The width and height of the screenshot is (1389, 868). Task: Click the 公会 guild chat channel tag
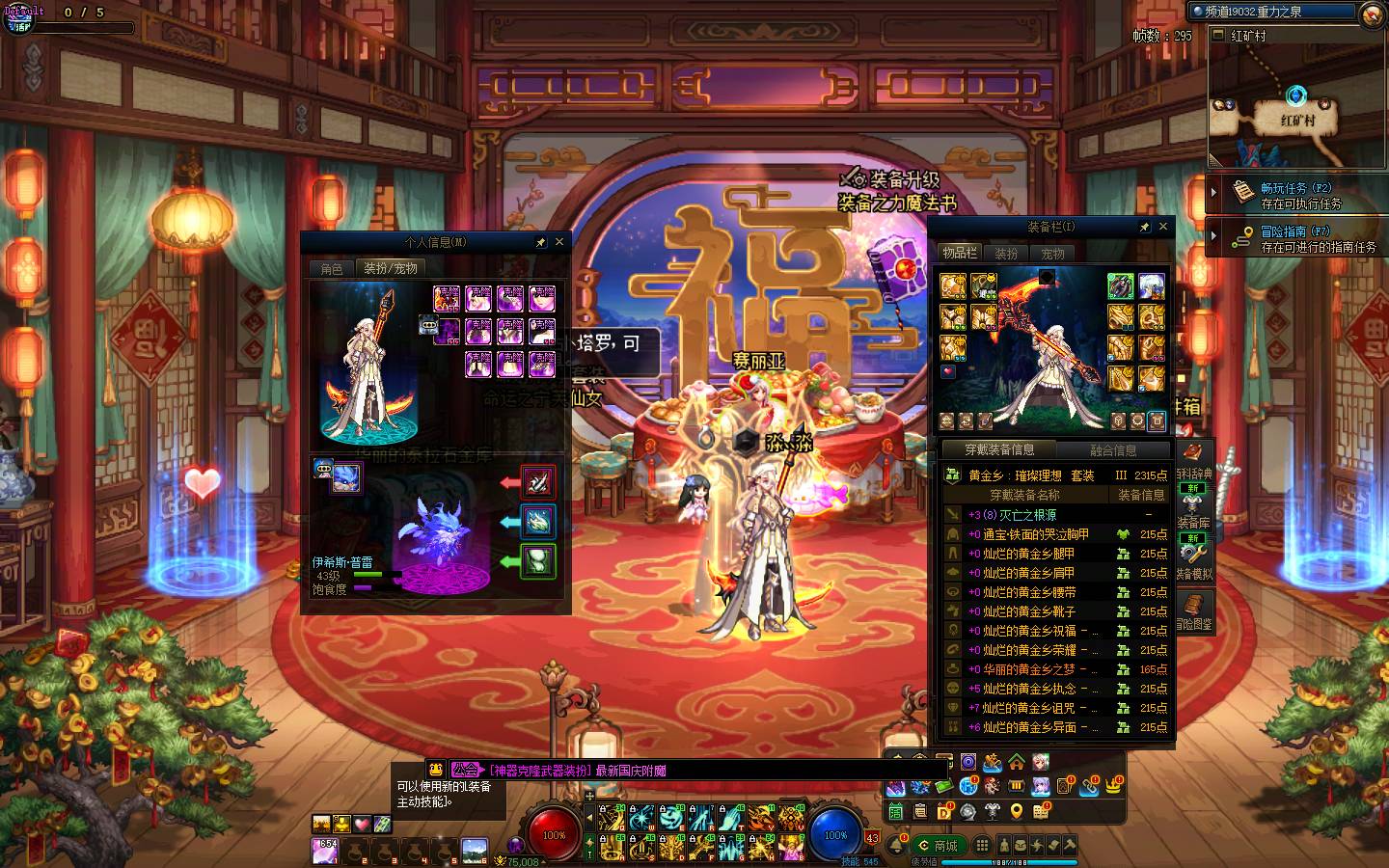coord(465,770)
